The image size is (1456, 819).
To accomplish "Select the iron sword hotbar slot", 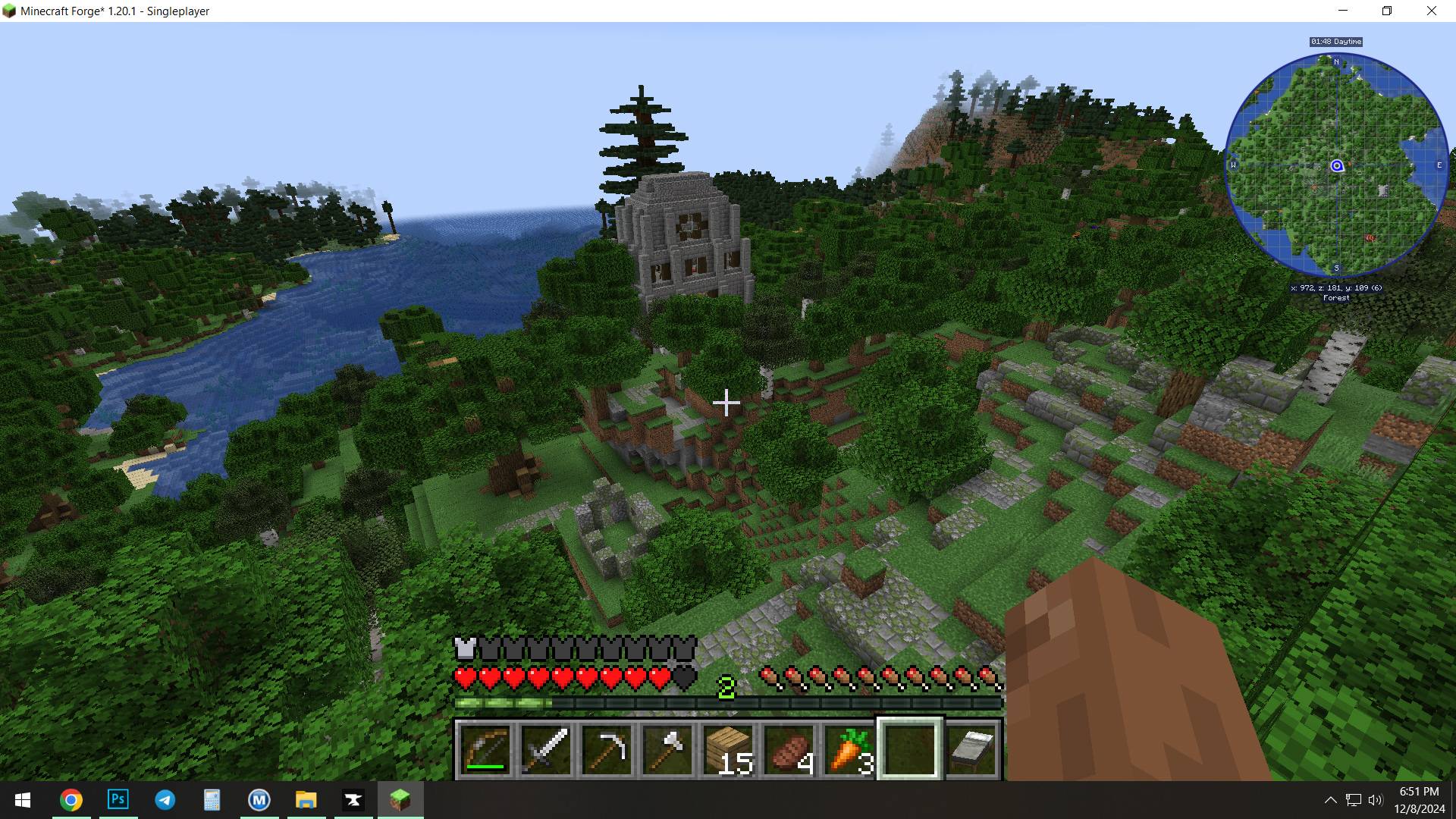I will [547, 750].
